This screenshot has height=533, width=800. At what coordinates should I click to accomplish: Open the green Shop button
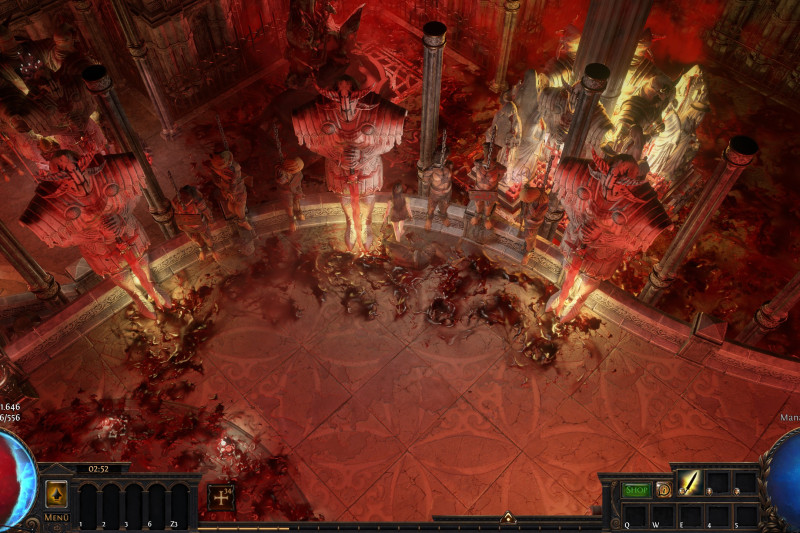(x=636, y=490)
